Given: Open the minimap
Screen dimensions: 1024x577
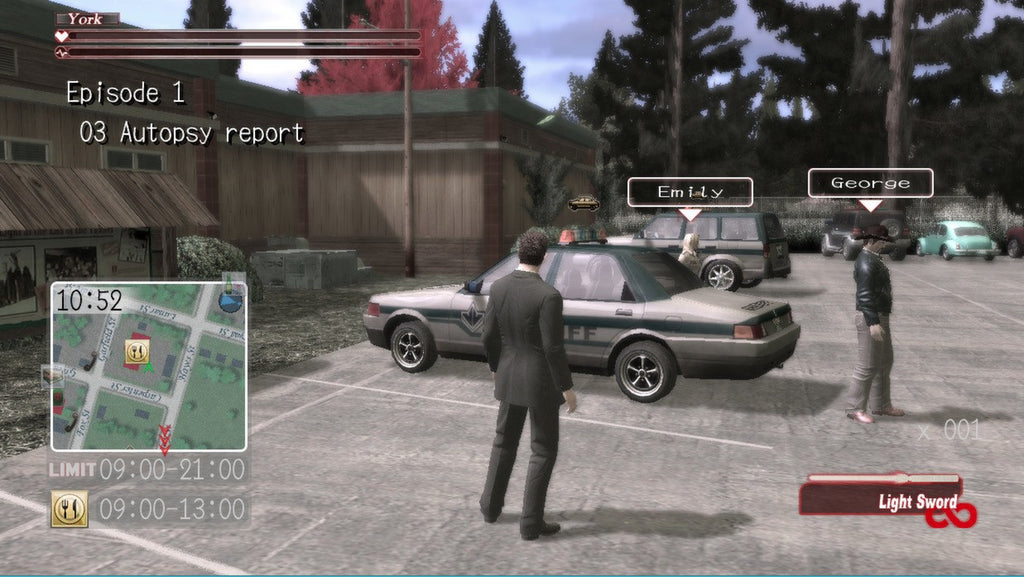Looking at the screenshot, I should click(x=149, y=366).
